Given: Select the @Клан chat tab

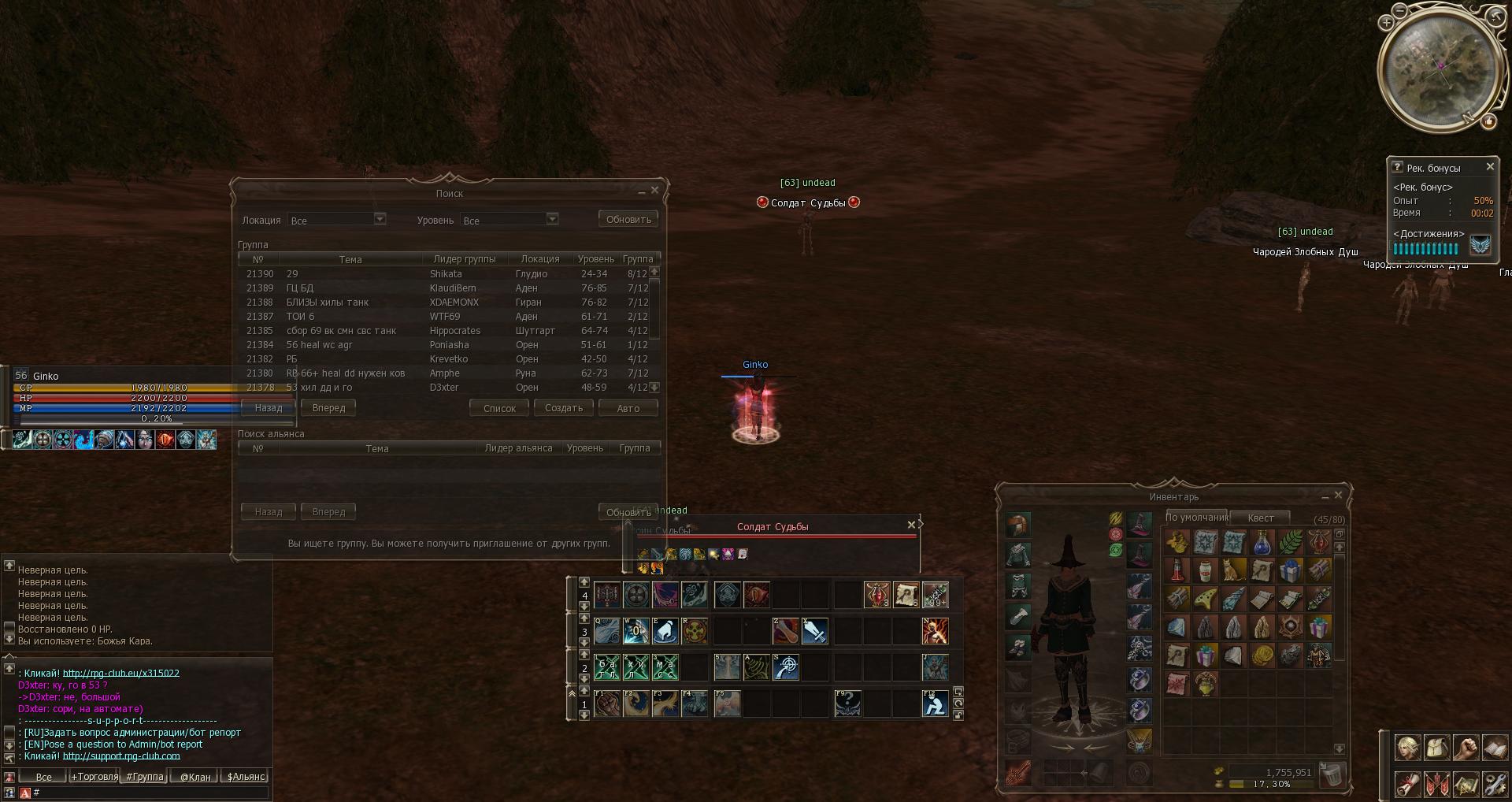Looking at the screenshot, I should pyautogui.click(x=195, y=777).
